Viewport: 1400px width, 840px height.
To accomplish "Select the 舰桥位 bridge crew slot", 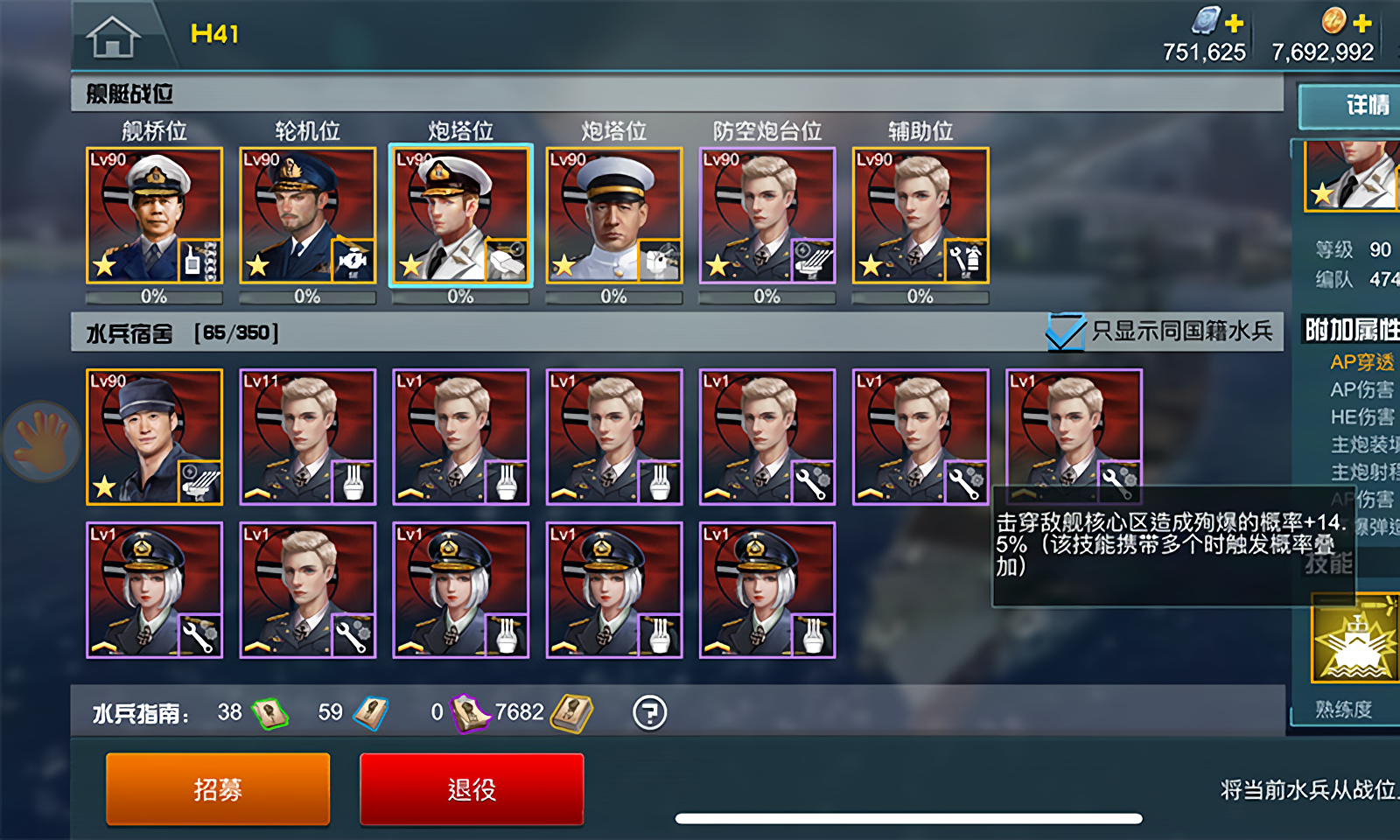I will [154, 215].
